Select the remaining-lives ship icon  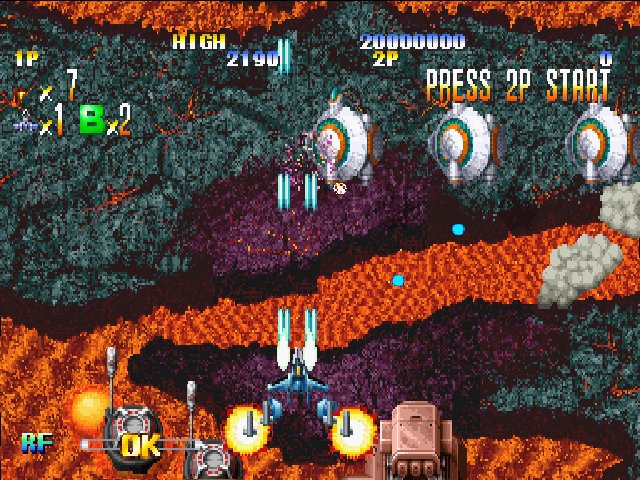point(25,125)
